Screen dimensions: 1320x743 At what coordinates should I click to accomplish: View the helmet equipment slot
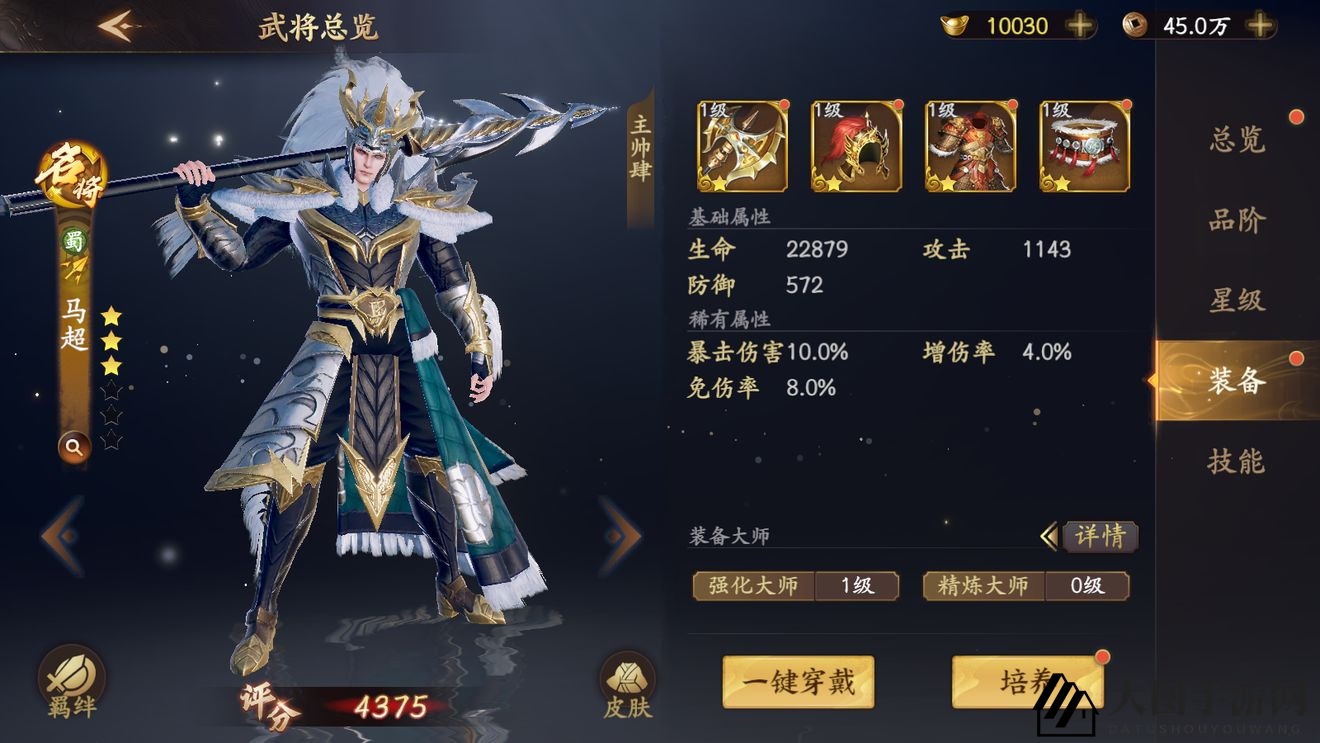pos(855,146)
